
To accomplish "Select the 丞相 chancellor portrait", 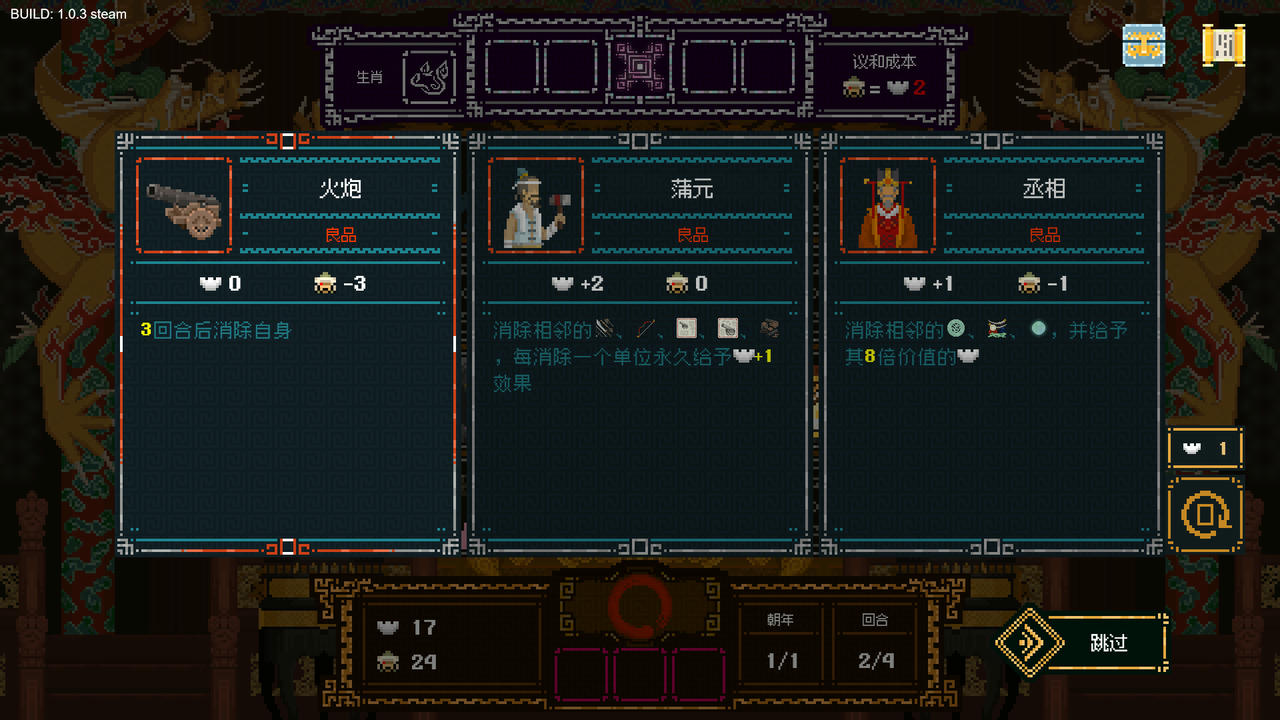I will coord(888,204).
